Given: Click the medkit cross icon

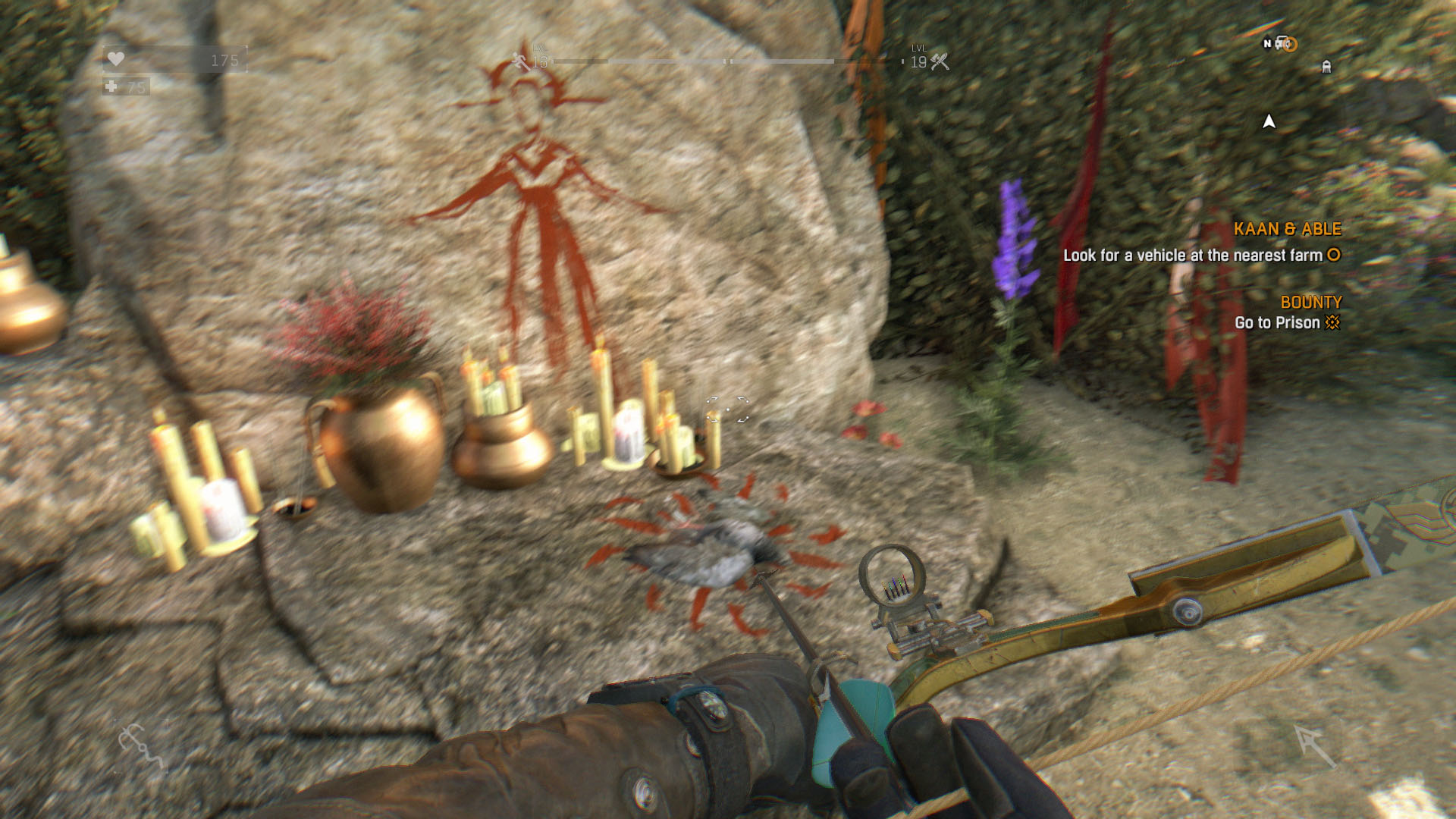Looking at the screenshot, I should [x=112, y=86].
